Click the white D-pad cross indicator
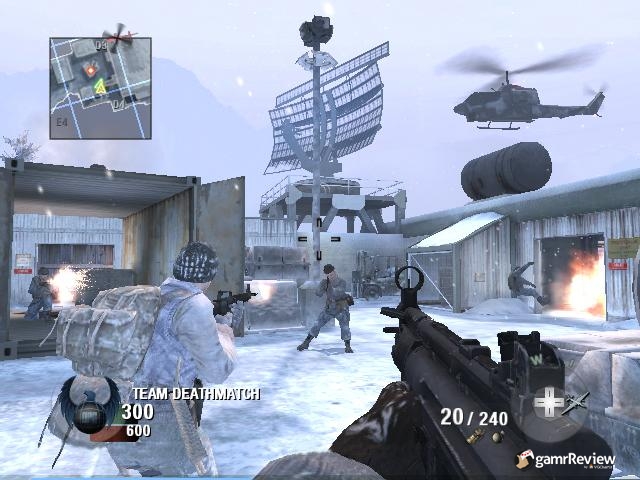The image size is (640, 480). [548, 404]
